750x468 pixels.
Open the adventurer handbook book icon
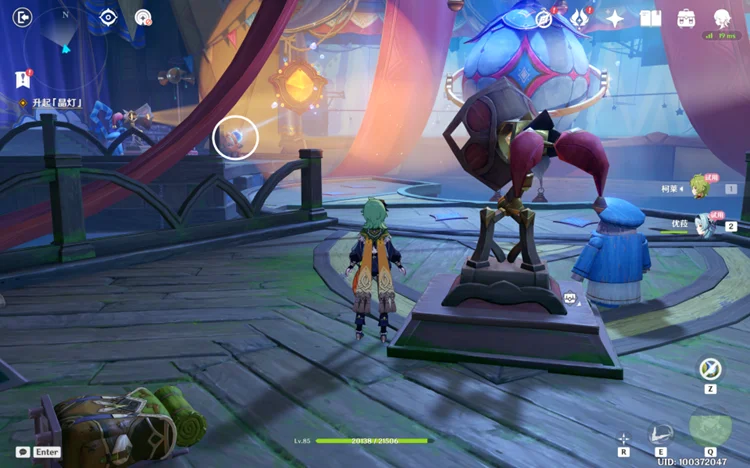pos(651,18)
